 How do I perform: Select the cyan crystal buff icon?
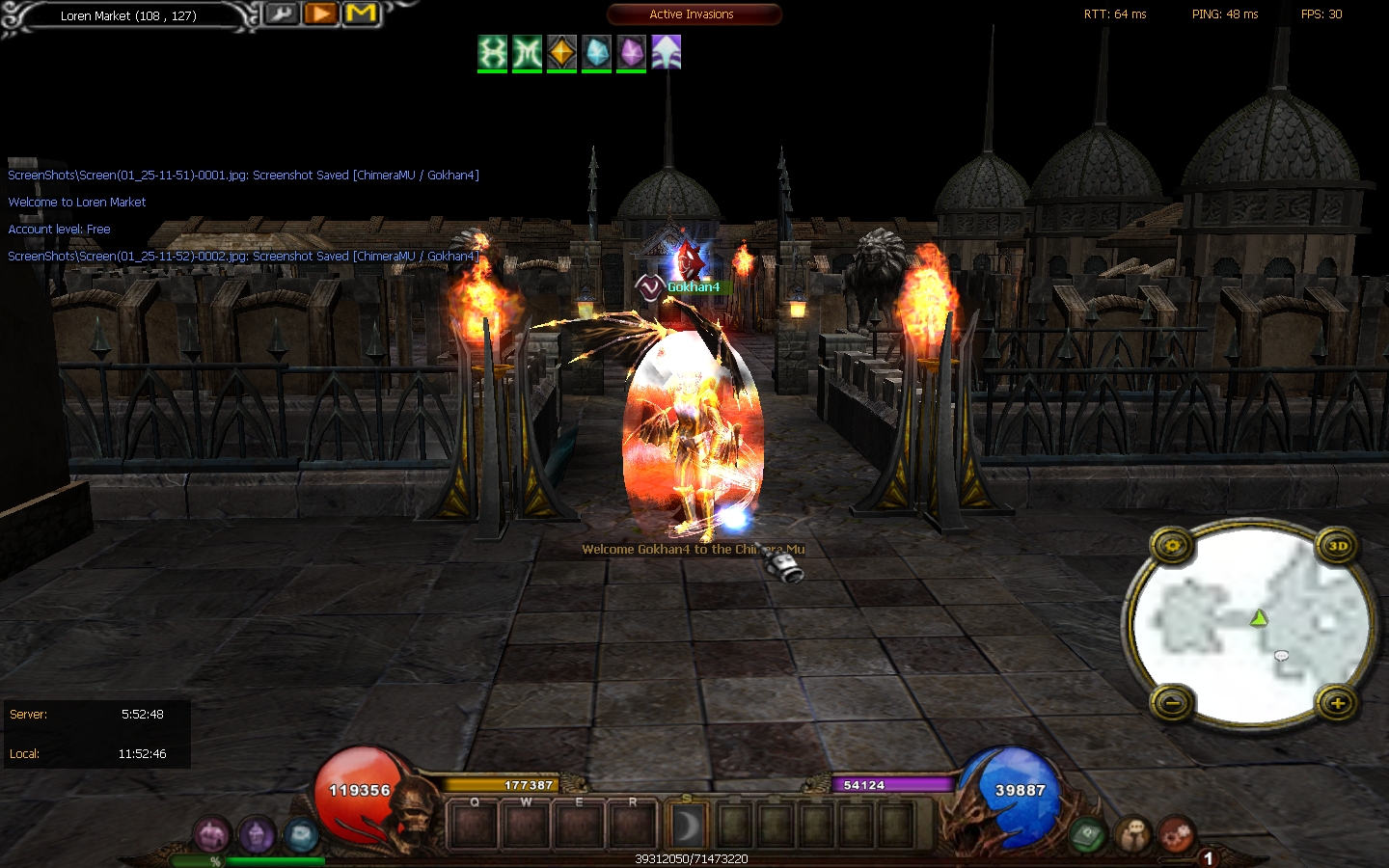coord(596,52)
